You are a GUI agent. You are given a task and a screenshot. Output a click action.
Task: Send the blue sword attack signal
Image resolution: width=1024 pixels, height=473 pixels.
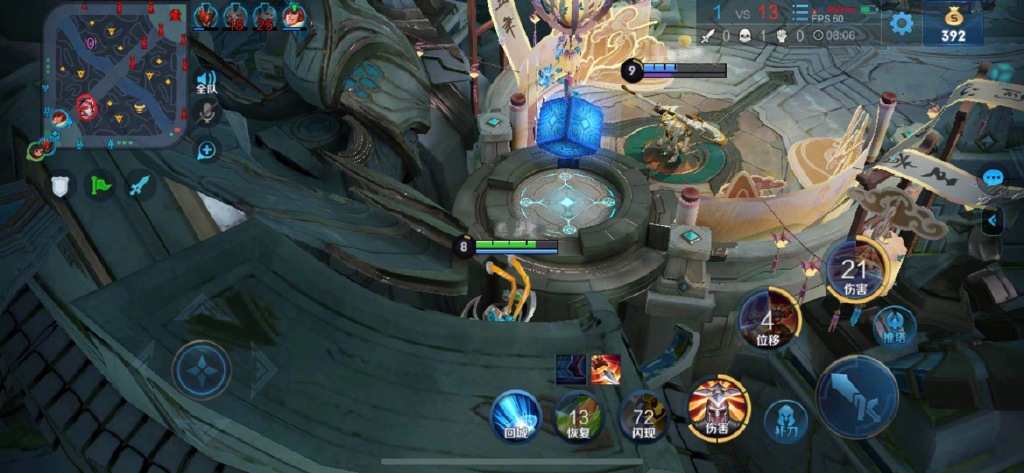point(139,185)
